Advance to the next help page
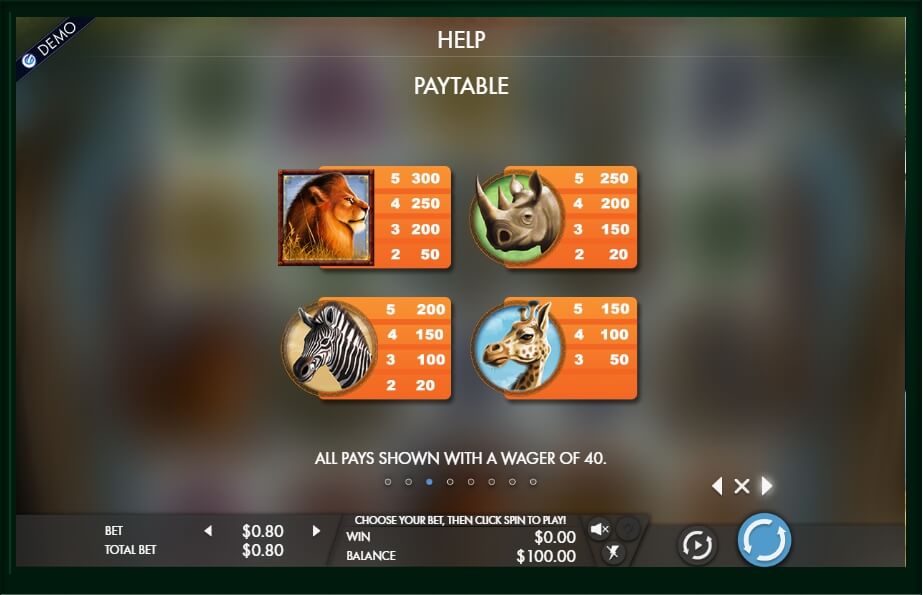This screenshot has width=923, height=595. point(767,486)
